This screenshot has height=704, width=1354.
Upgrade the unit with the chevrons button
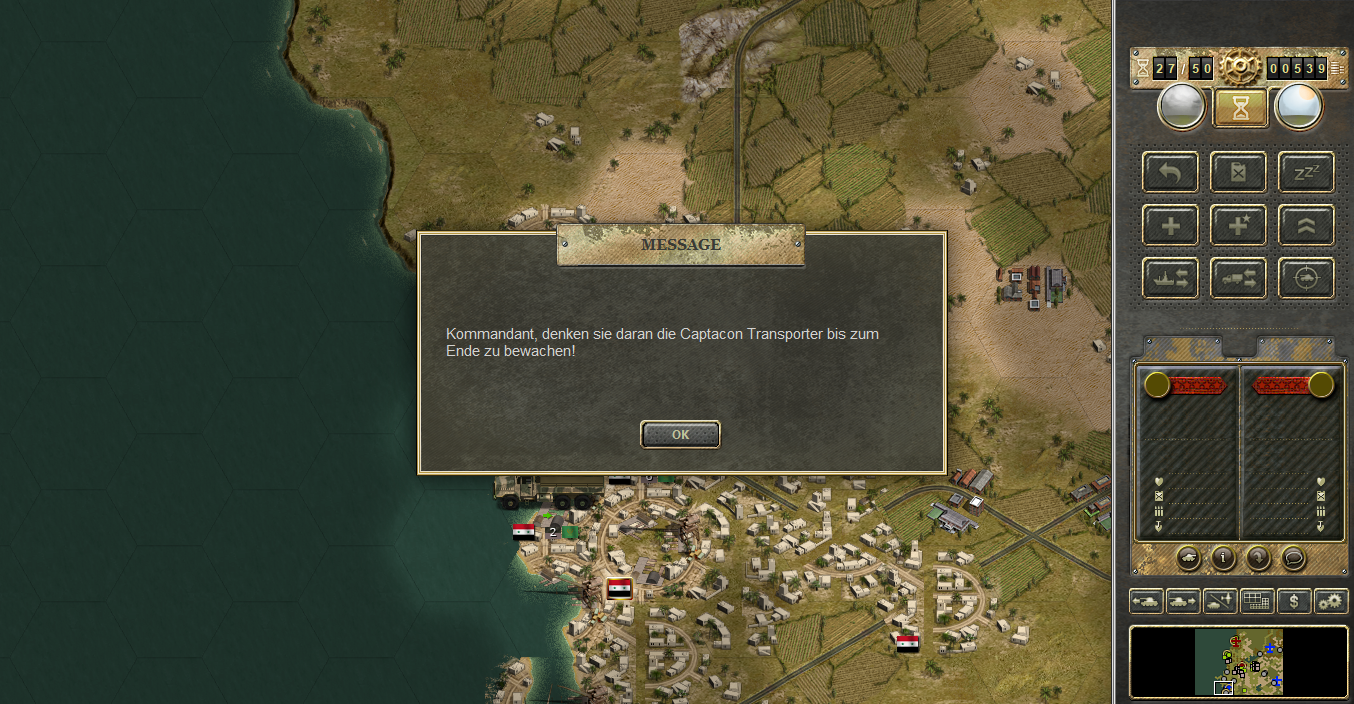tap(1306, 225)
